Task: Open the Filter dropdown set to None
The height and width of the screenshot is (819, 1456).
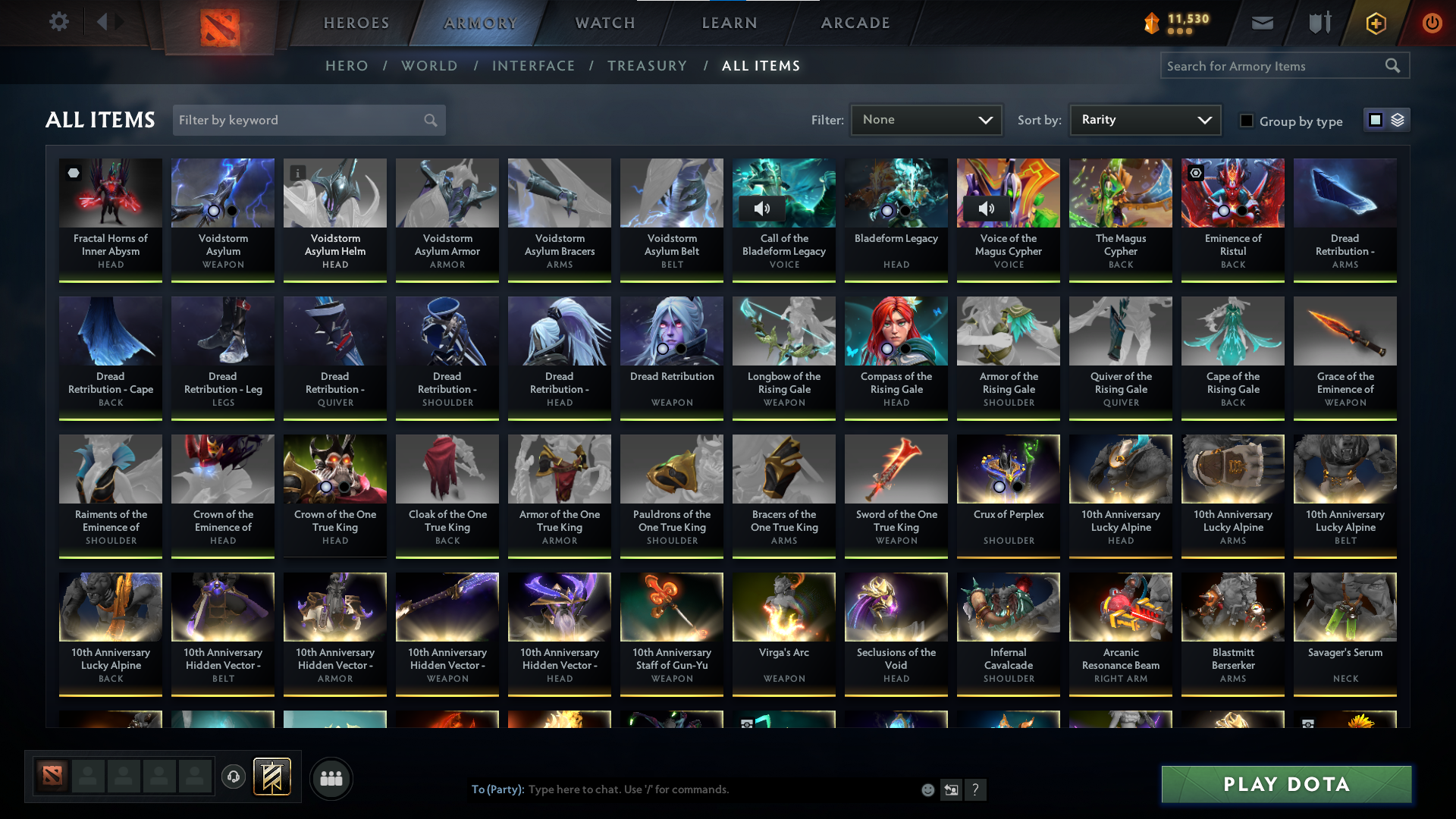Action: click(926, 119)
